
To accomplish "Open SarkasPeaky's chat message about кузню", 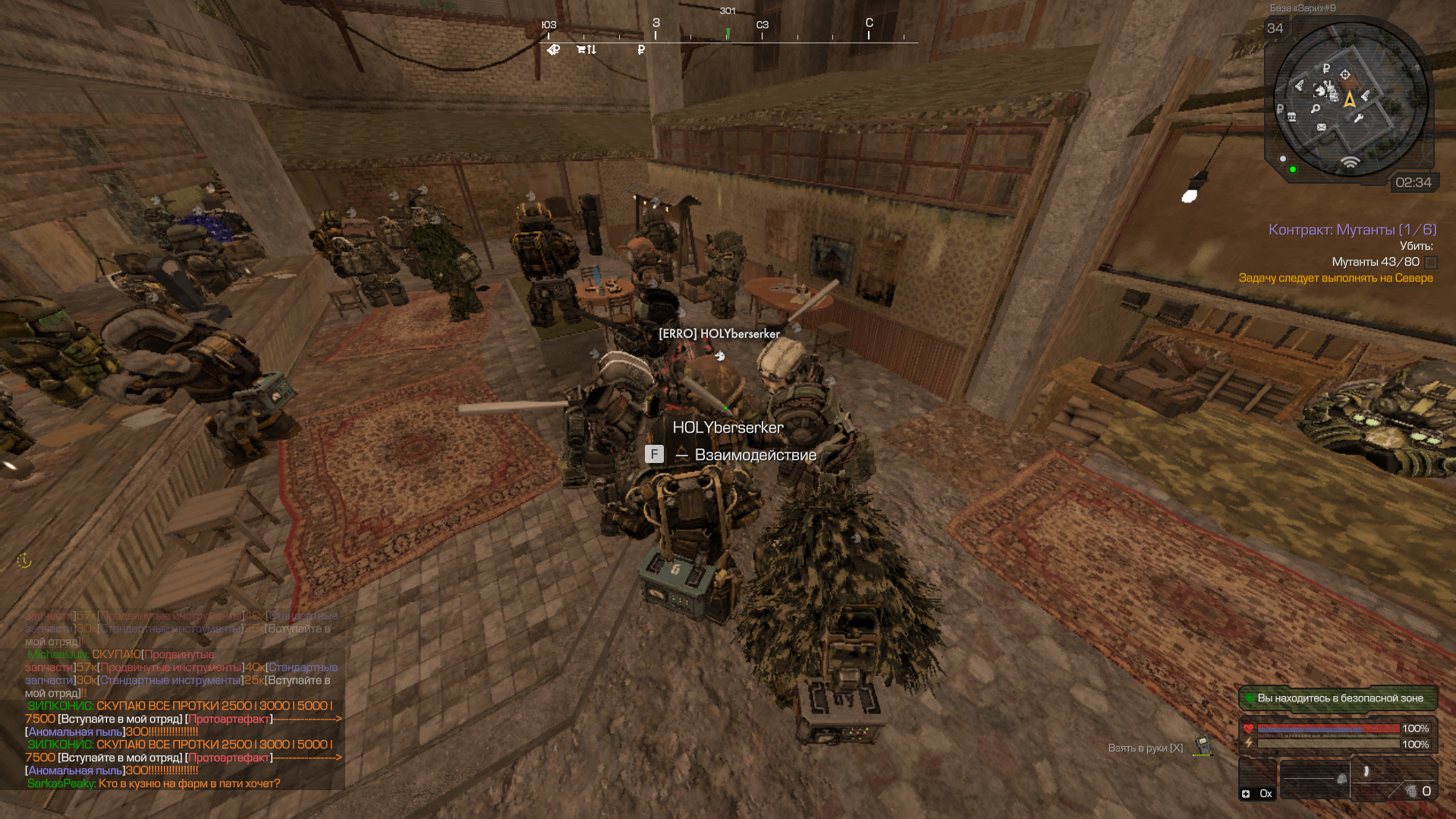I will click(189, 783).
